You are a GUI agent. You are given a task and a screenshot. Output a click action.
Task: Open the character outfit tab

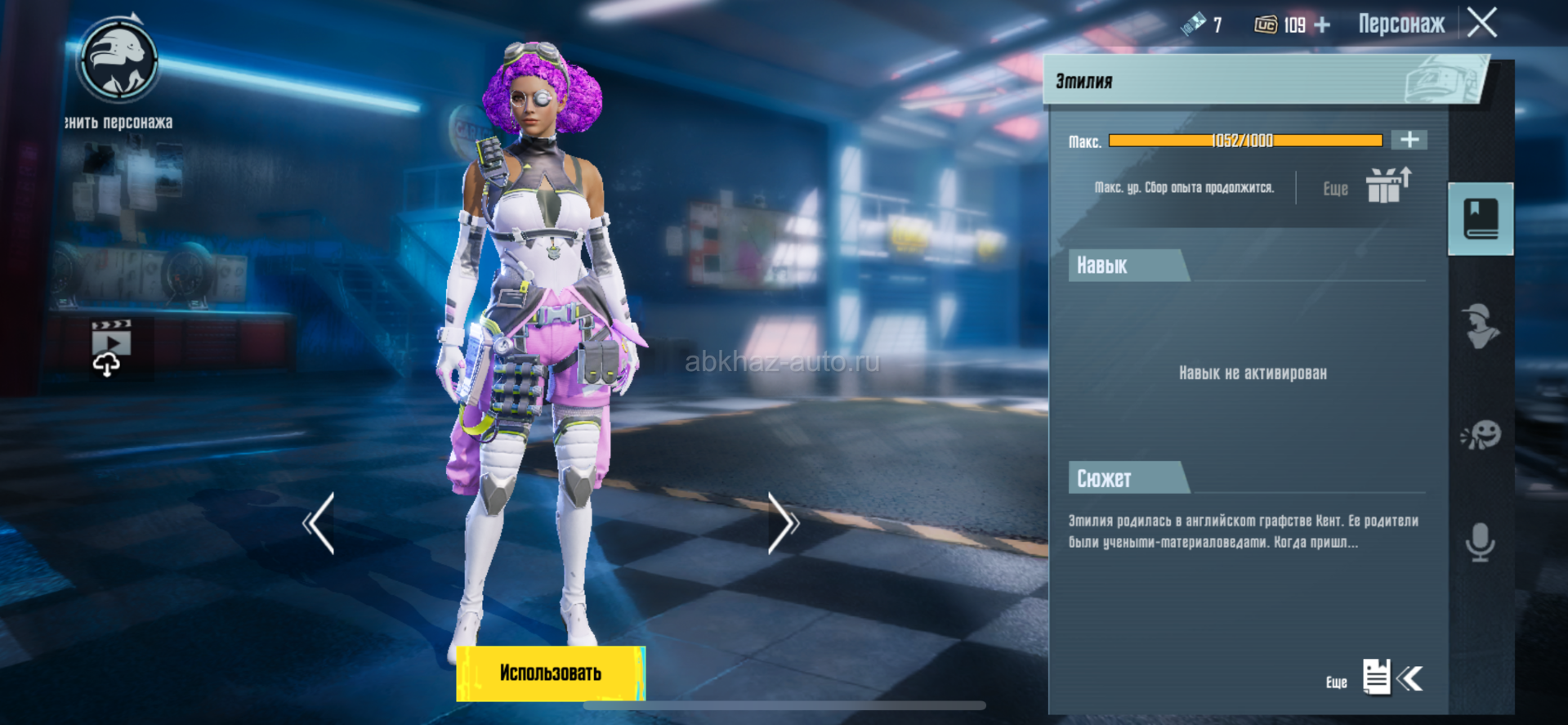[1481, 326]
